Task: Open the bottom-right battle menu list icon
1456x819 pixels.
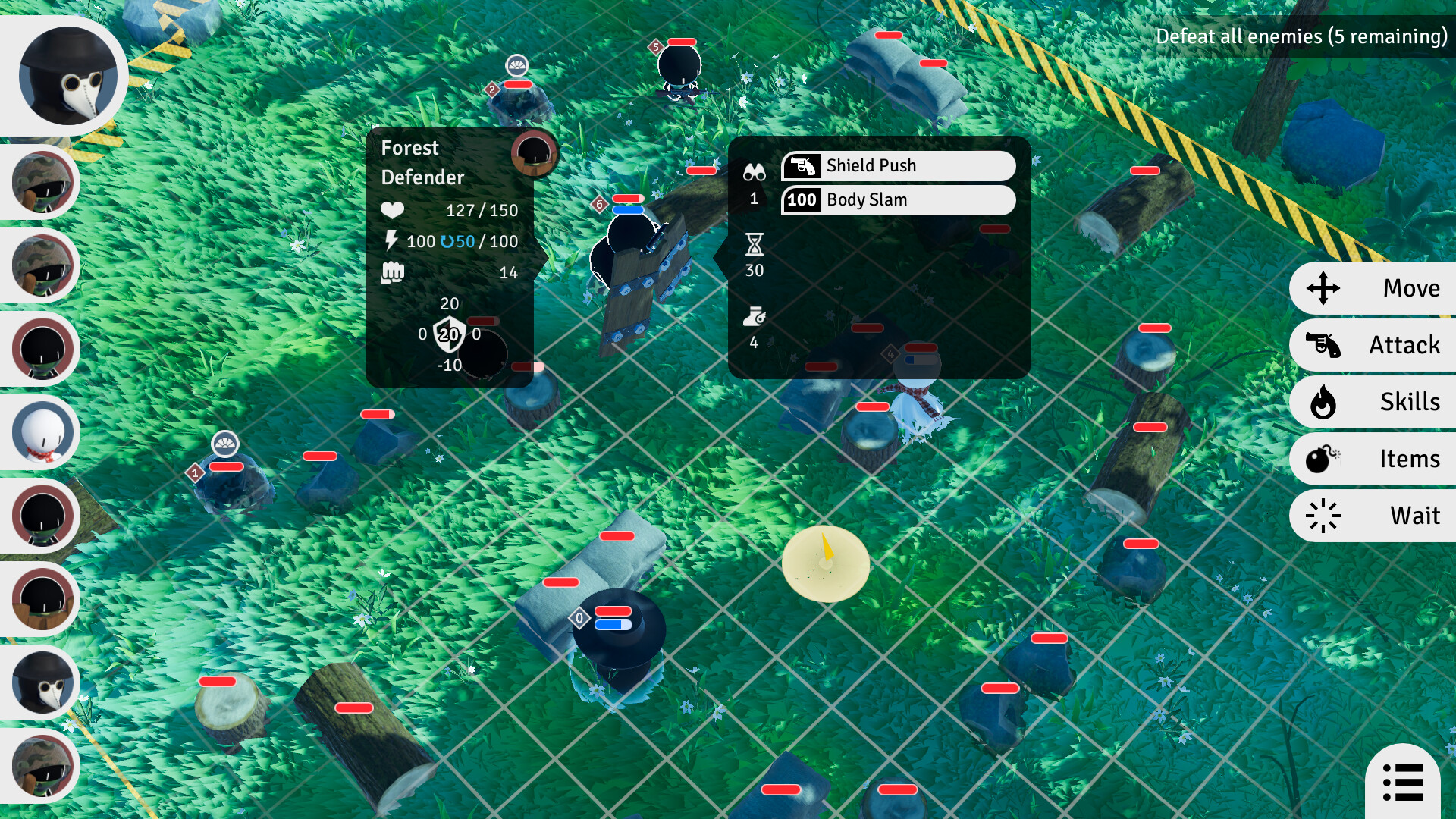Action: (x=1402, y=781)
